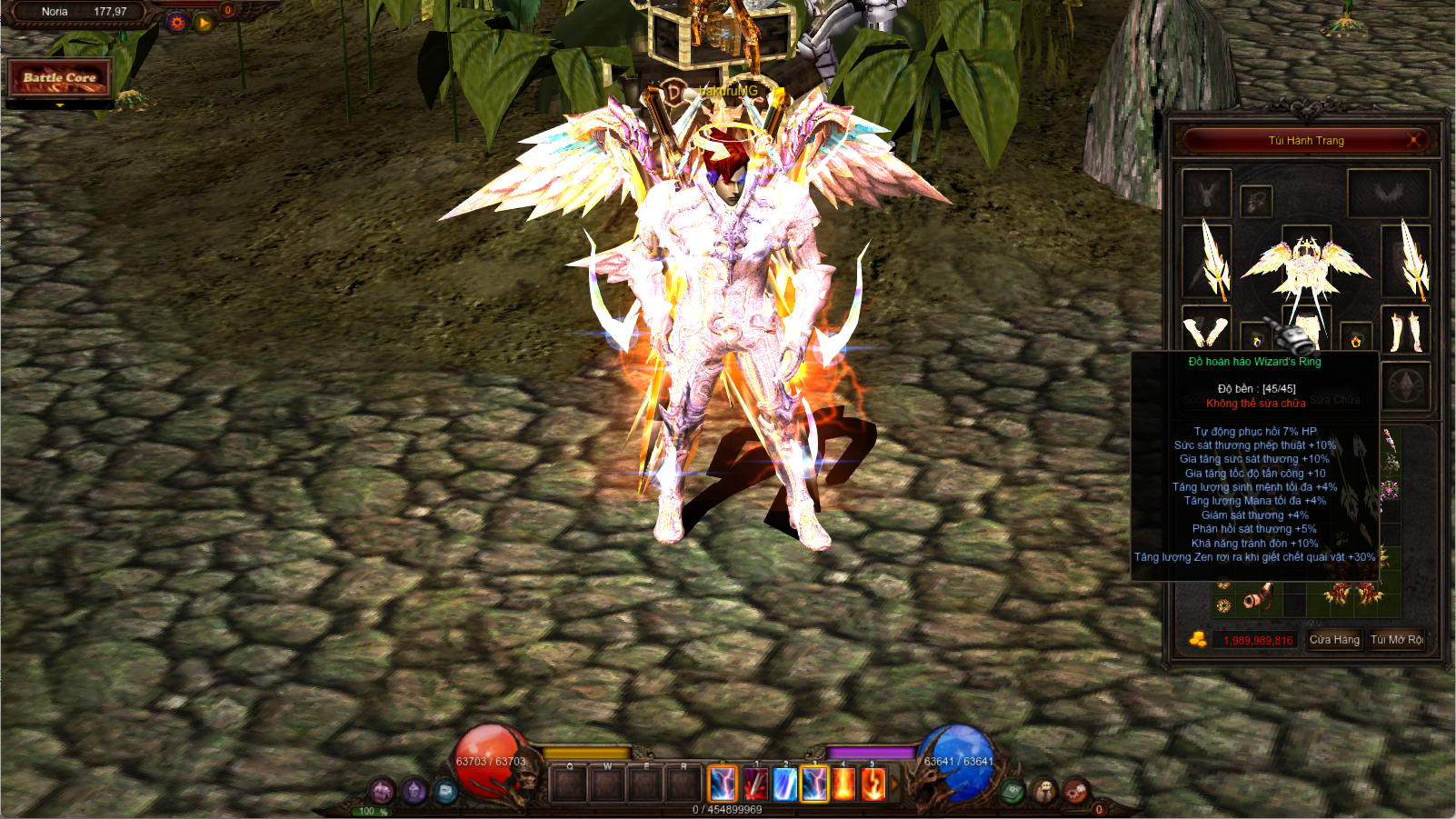
Task: Open the Túi Mở Rộng expanded bag
Action: [x=1397, y=640]
